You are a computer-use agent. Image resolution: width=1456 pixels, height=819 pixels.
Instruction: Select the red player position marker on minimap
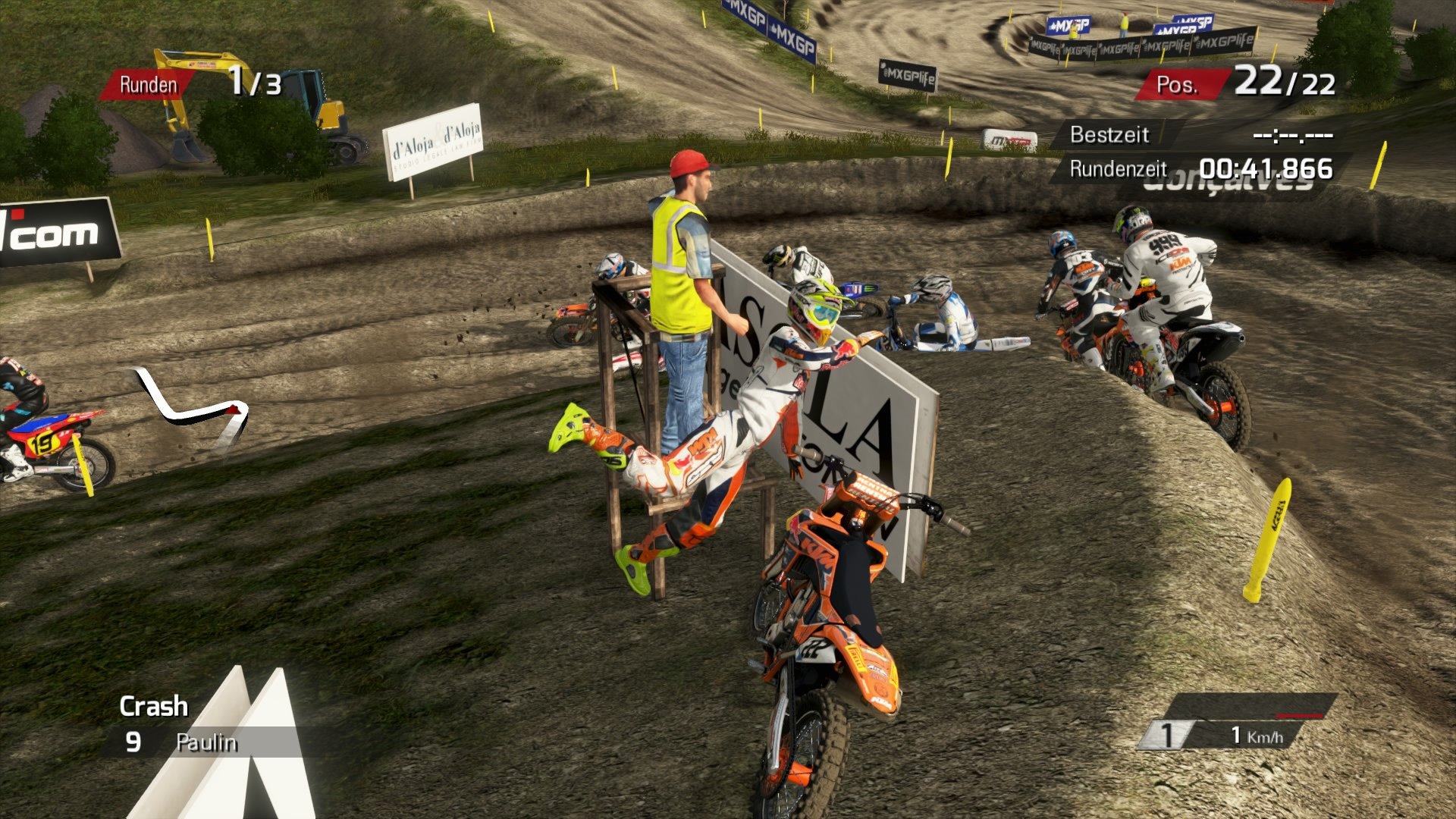pos(233,409)
